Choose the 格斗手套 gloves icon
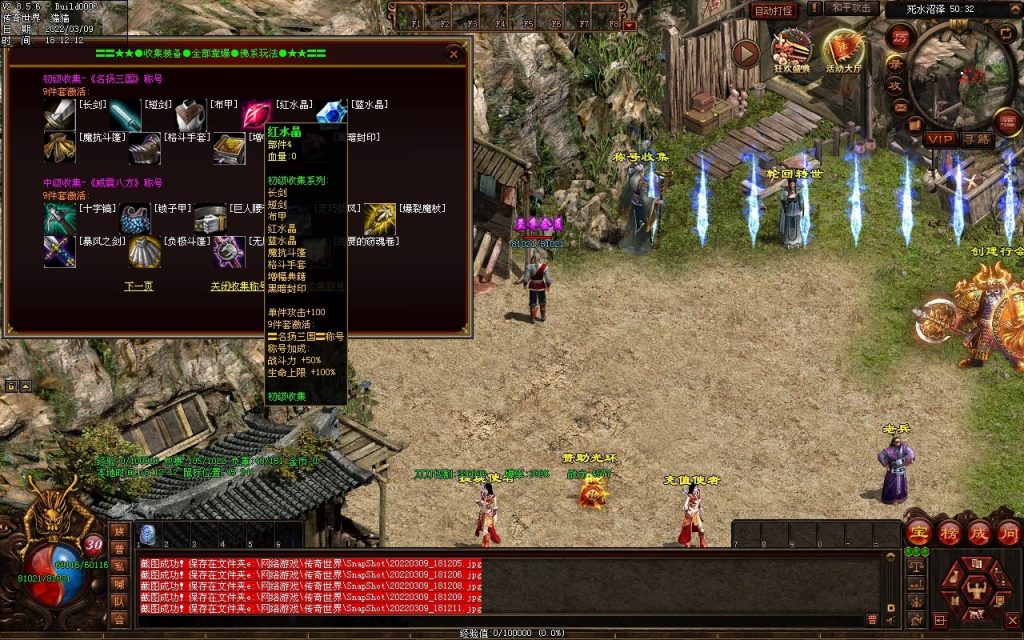1024x640 pixels. pos(144,150)
